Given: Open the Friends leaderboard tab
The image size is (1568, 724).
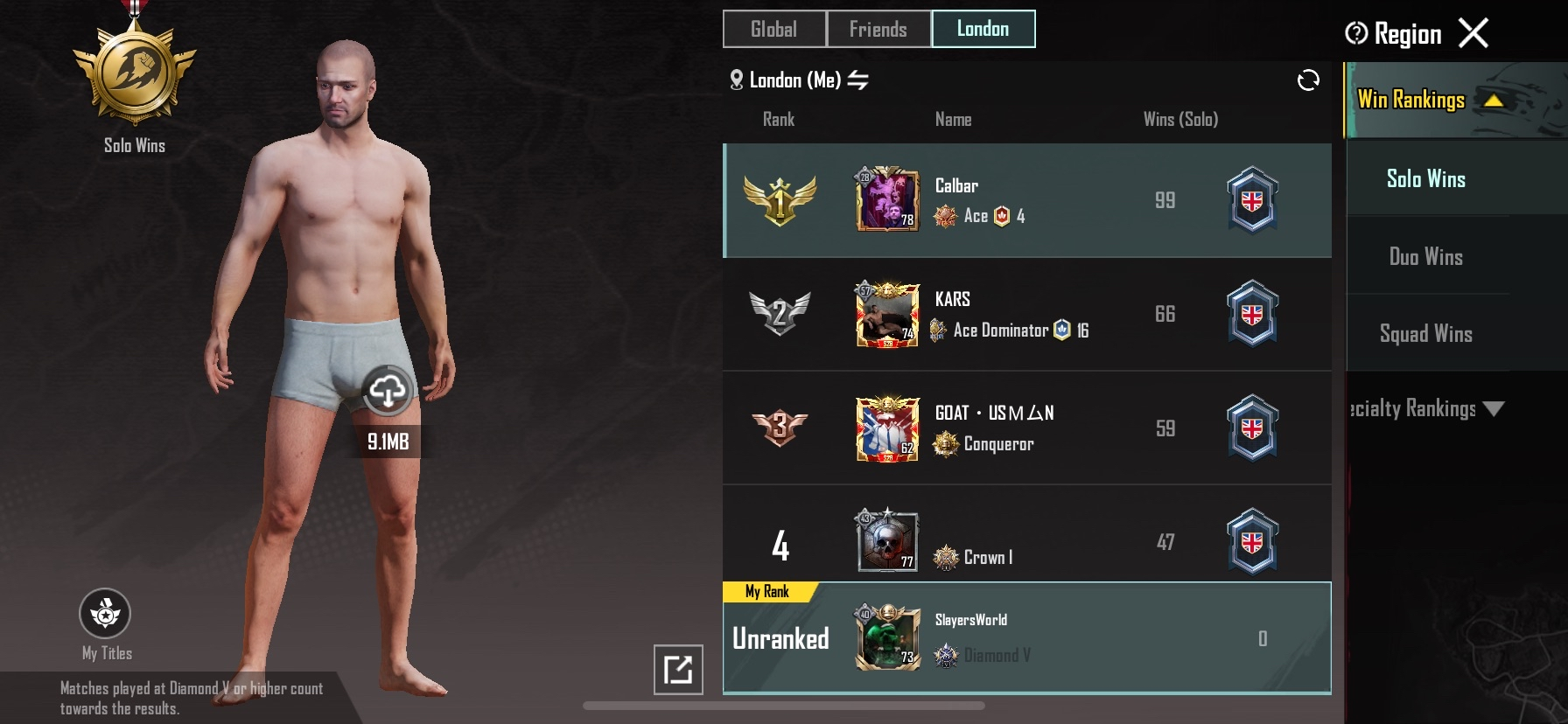Looking at the screenshot, I should point(878,29).
